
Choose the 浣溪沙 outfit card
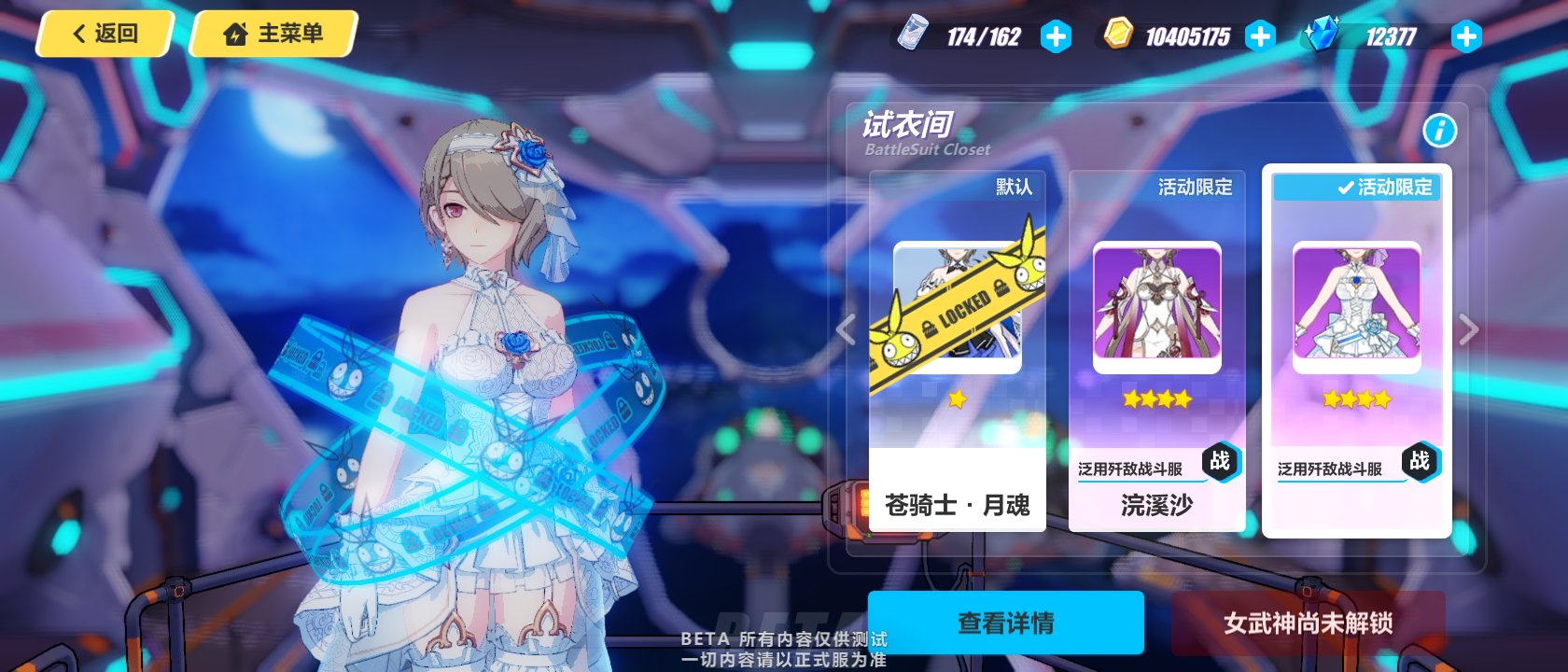coord(1156,351)
